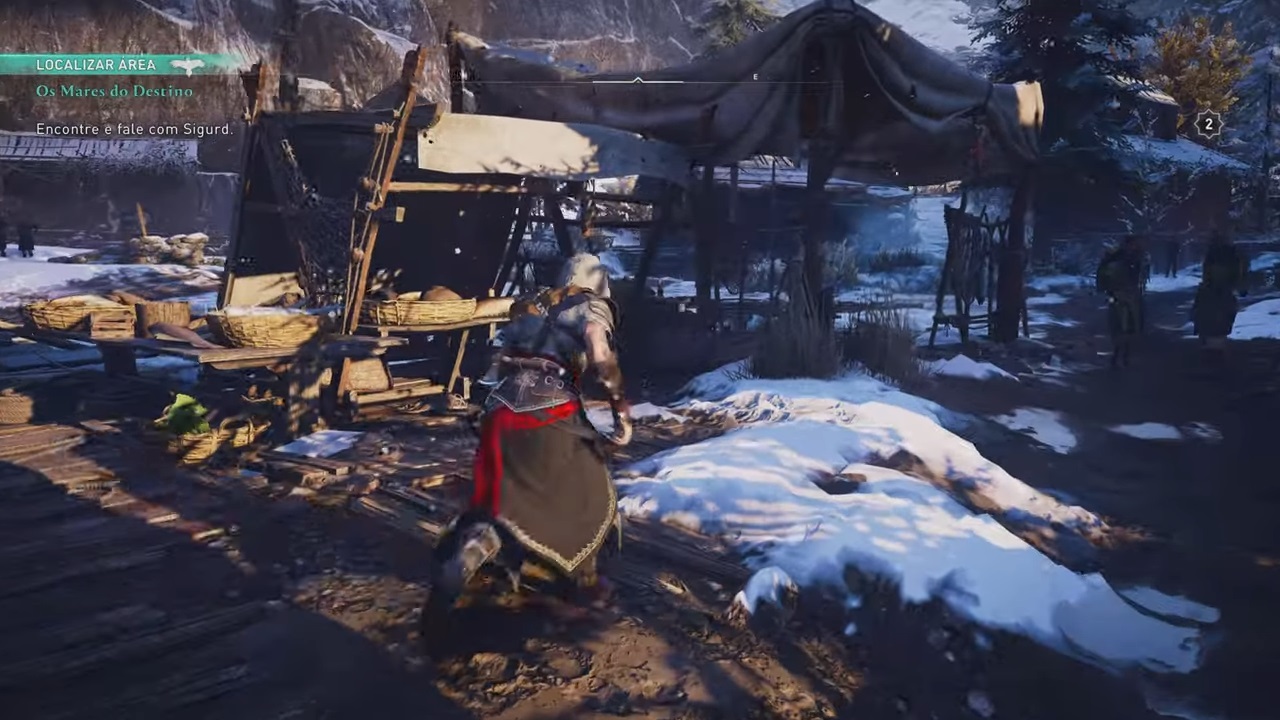Click the raven icon on the quest banner
The image size is (1280, 720).
186,64
